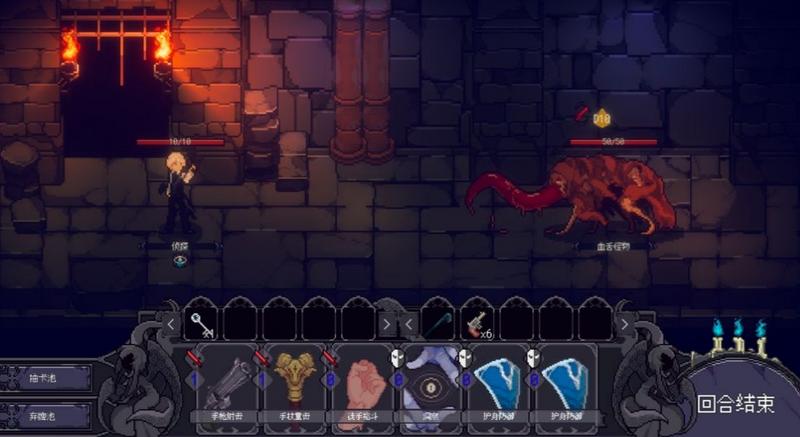Click the left arrow beside the key slot
800x437 pixels.
171,323
